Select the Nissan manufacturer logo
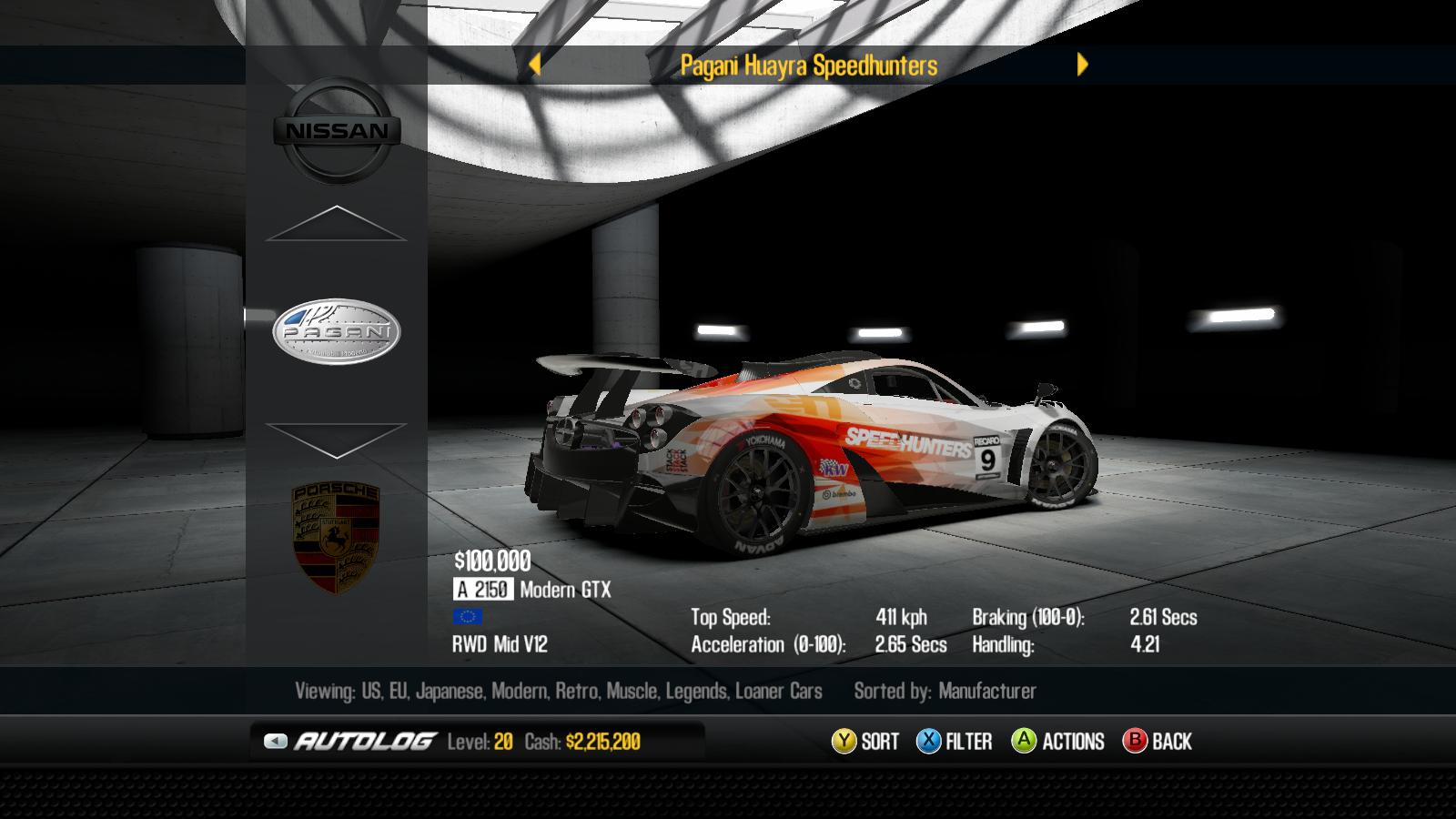1456x819 pixels. pyautogui.click(x=337, y=131)
